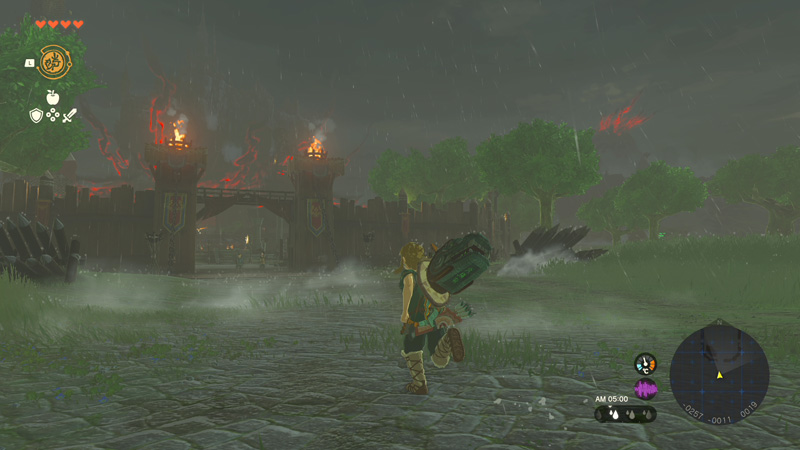Activate the orange ability wheel icon
This screenshot has height=450, width=800.
click(53, 62)
